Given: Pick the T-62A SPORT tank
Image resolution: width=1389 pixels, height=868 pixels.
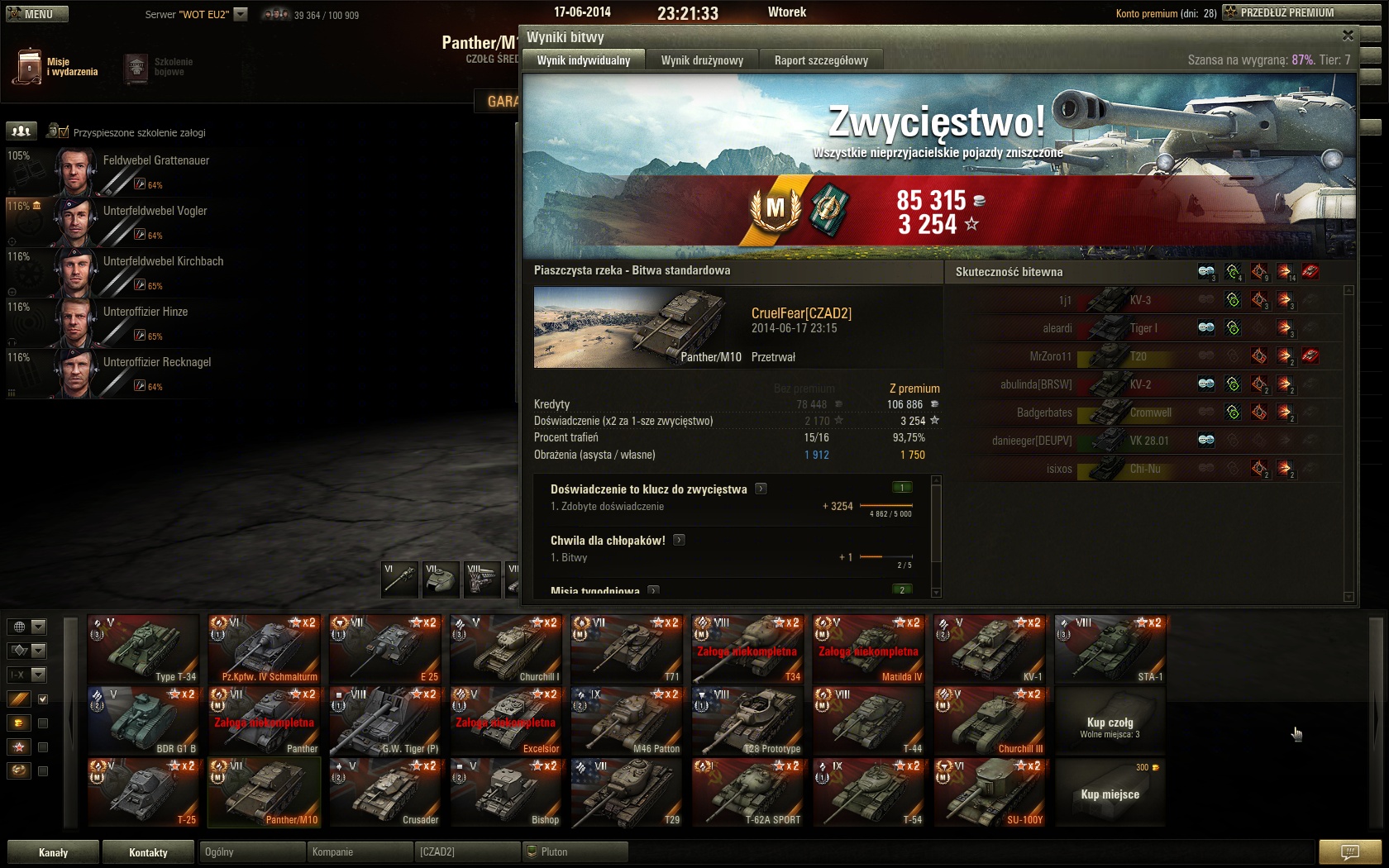Looking at the screenshot, I should pyautogui.click(x=748, y=793).
